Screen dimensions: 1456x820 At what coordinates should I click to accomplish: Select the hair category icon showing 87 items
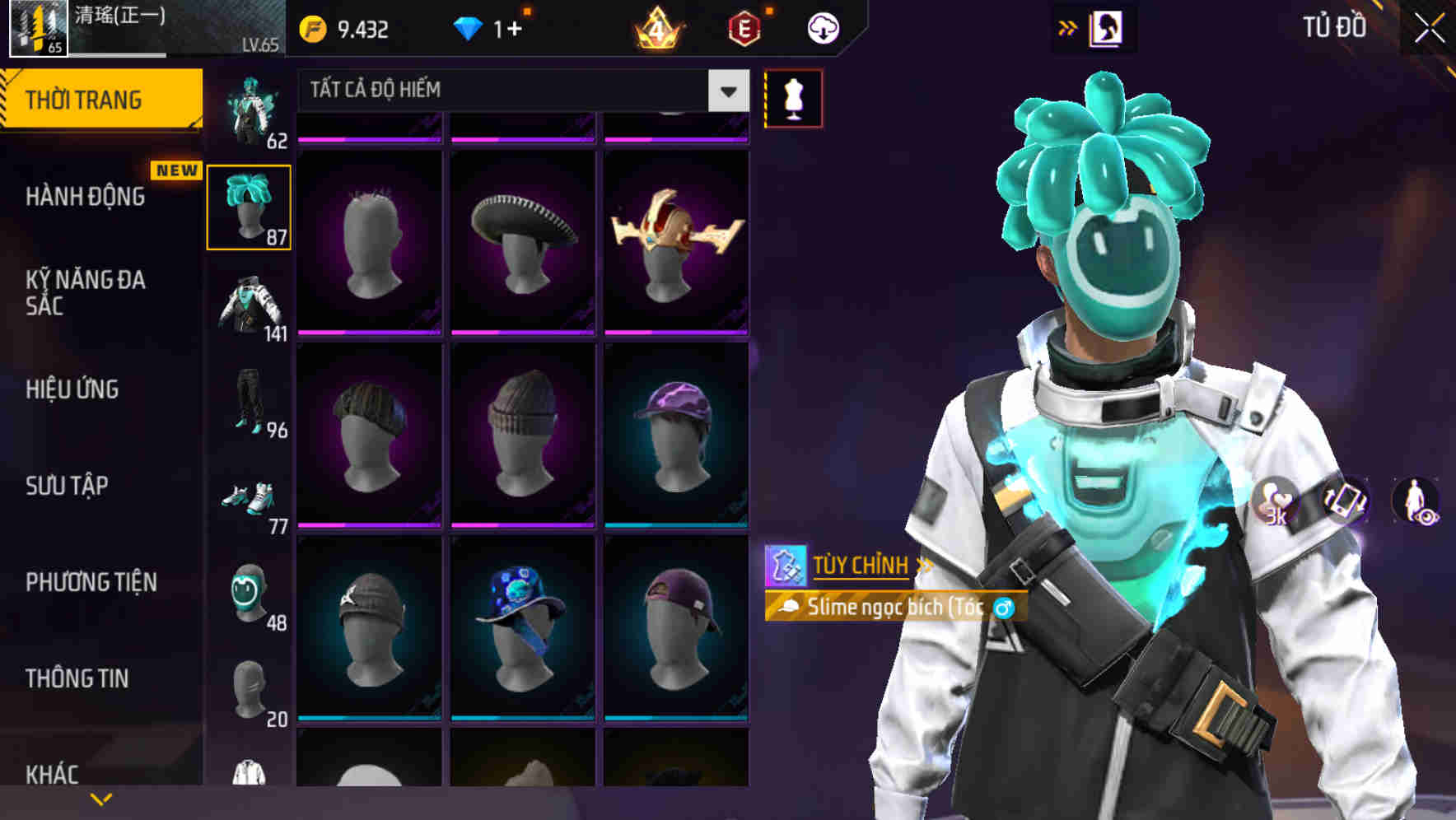click(x=250, y=206)
